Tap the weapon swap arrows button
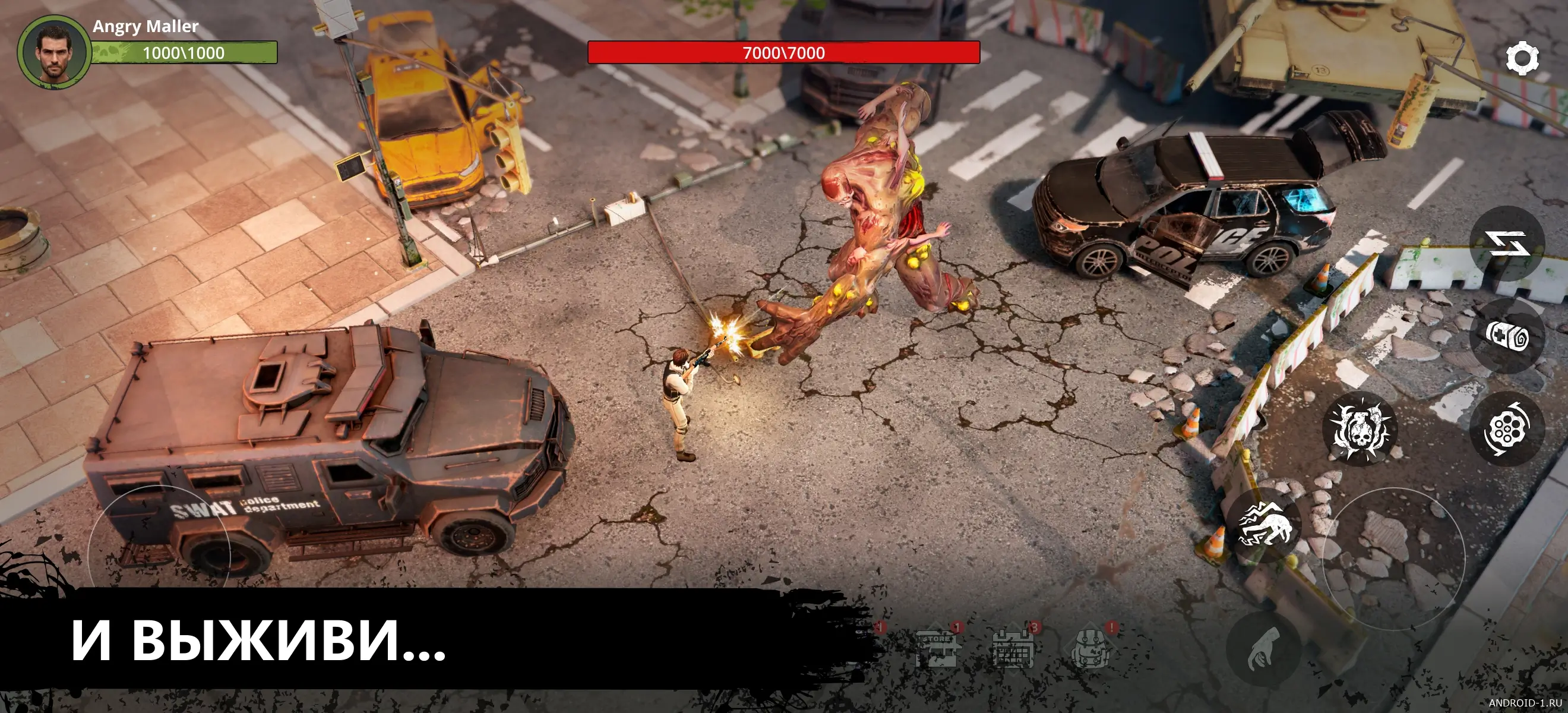This screenshot has height=713, width=1568. 1508,244
